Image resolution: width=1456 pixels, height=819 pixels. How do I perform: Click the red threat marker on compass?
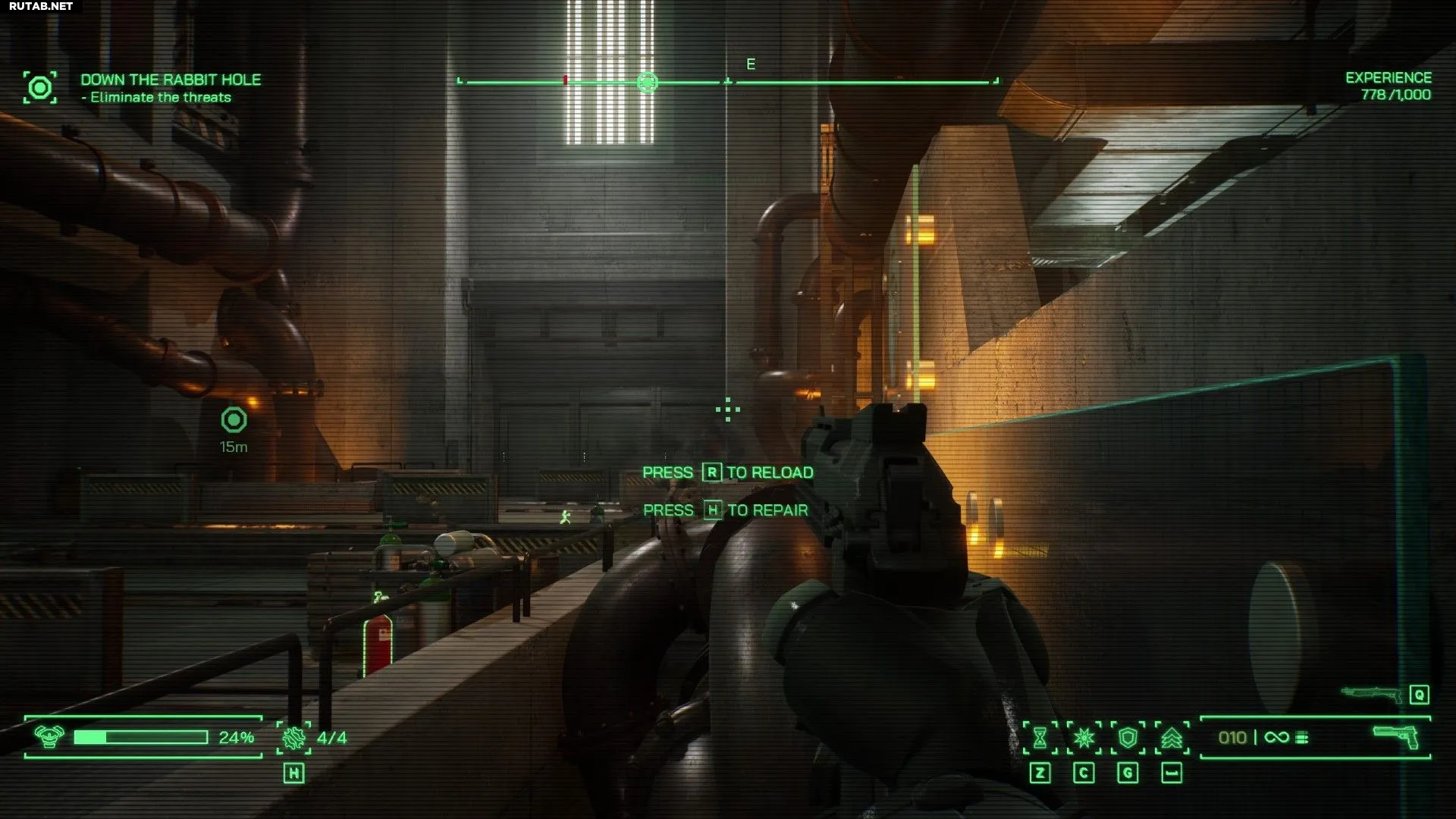(565, 80)
